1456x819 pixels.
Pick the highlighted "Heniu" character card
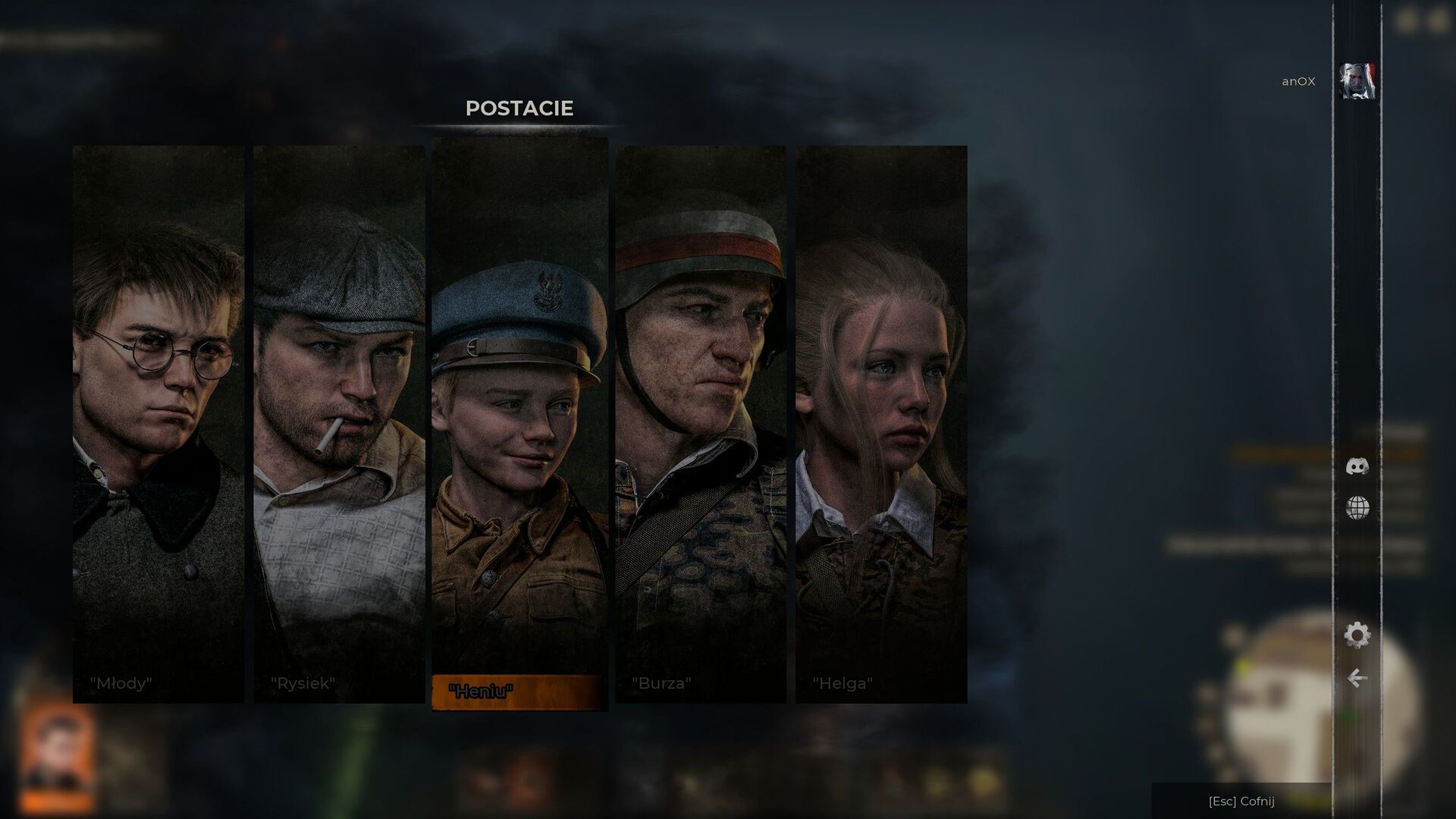(519, 425)
